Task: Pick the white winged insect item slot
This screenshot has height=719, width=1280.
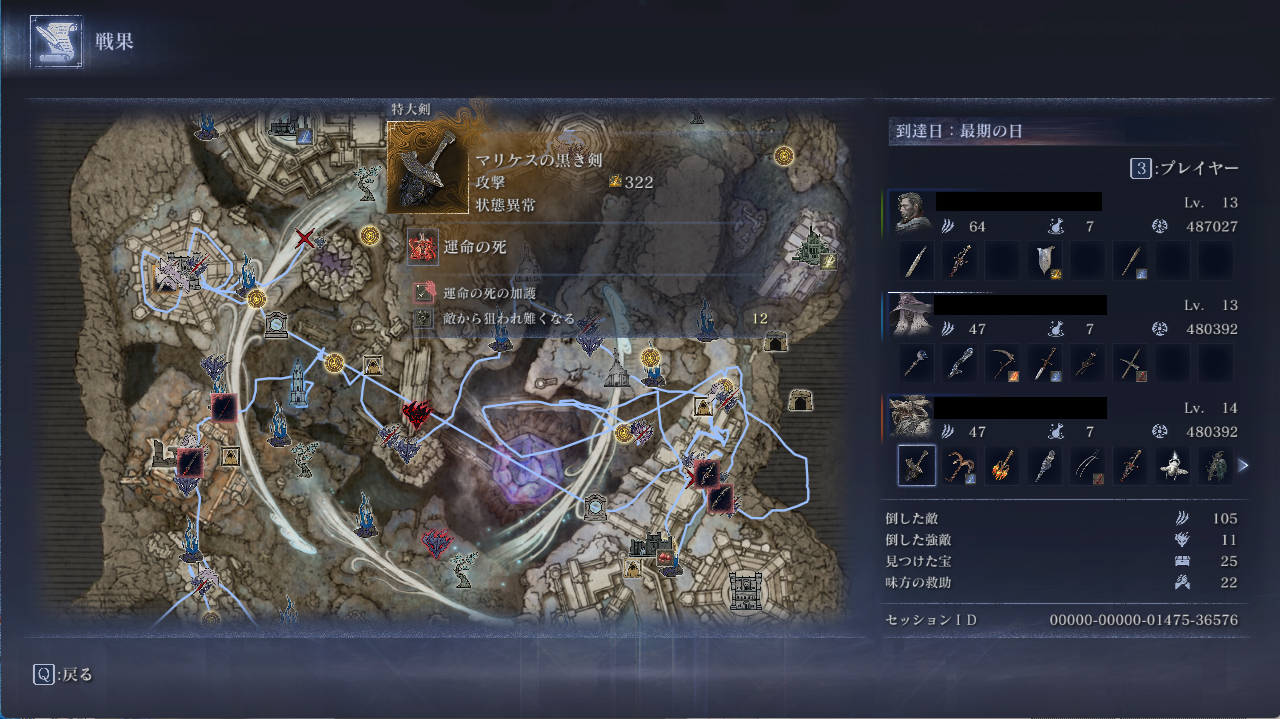Action: [x=1173, y=465]
